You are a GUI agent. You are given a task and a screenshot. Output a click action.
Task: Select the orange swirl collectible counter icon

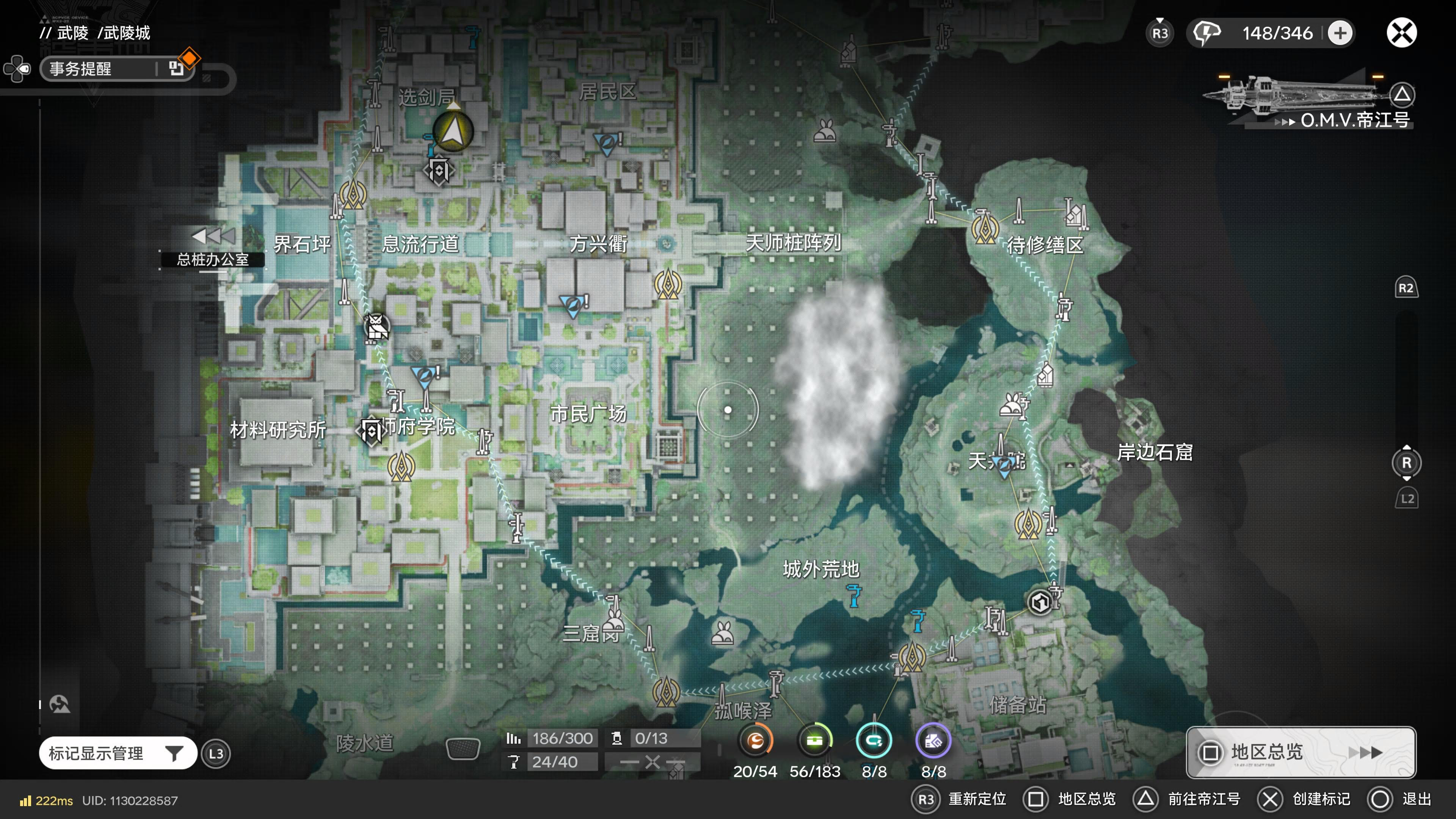point(755,741)
